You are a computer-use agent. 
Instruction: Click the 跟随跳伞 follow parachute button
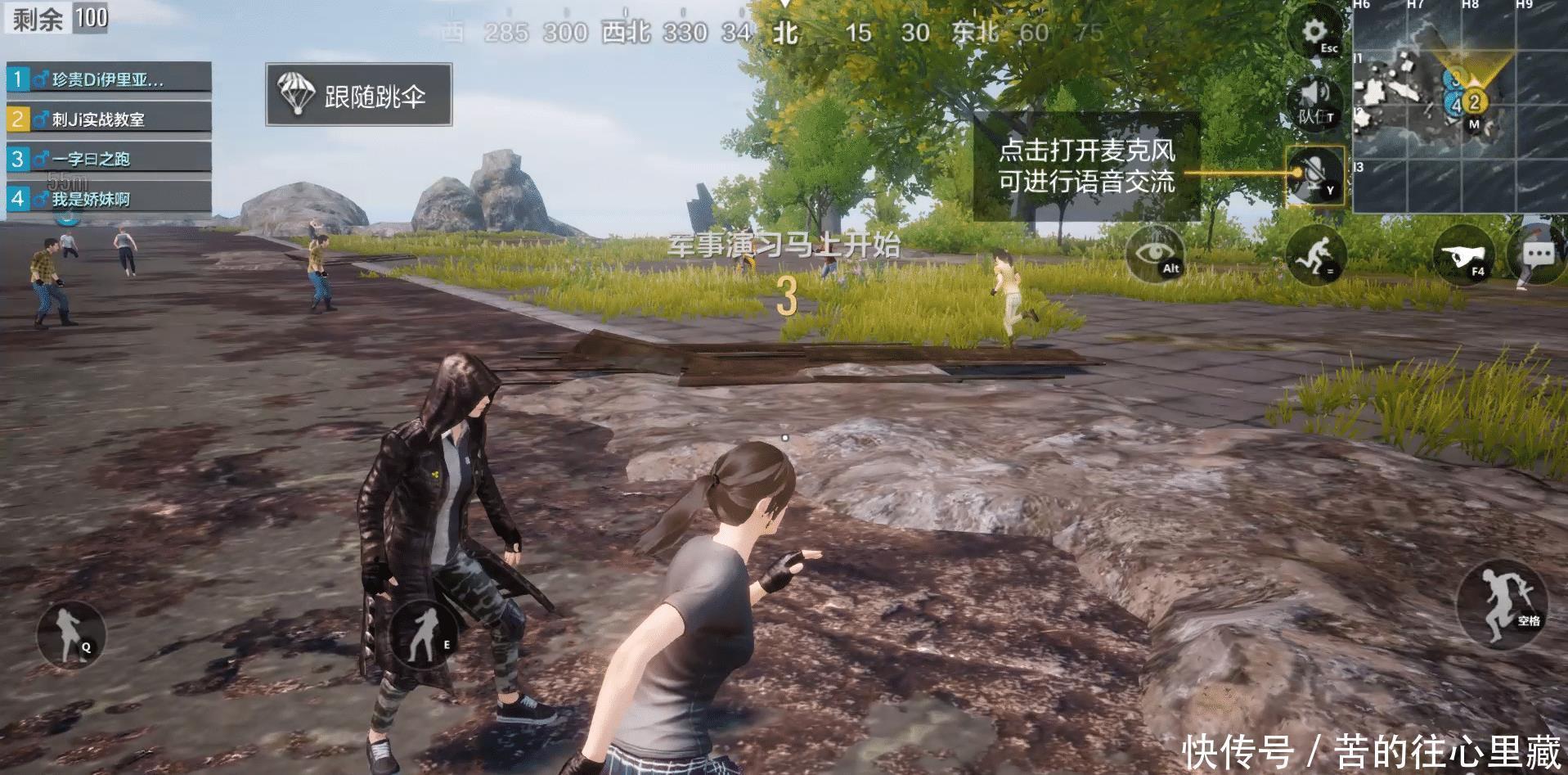(358, 95)
